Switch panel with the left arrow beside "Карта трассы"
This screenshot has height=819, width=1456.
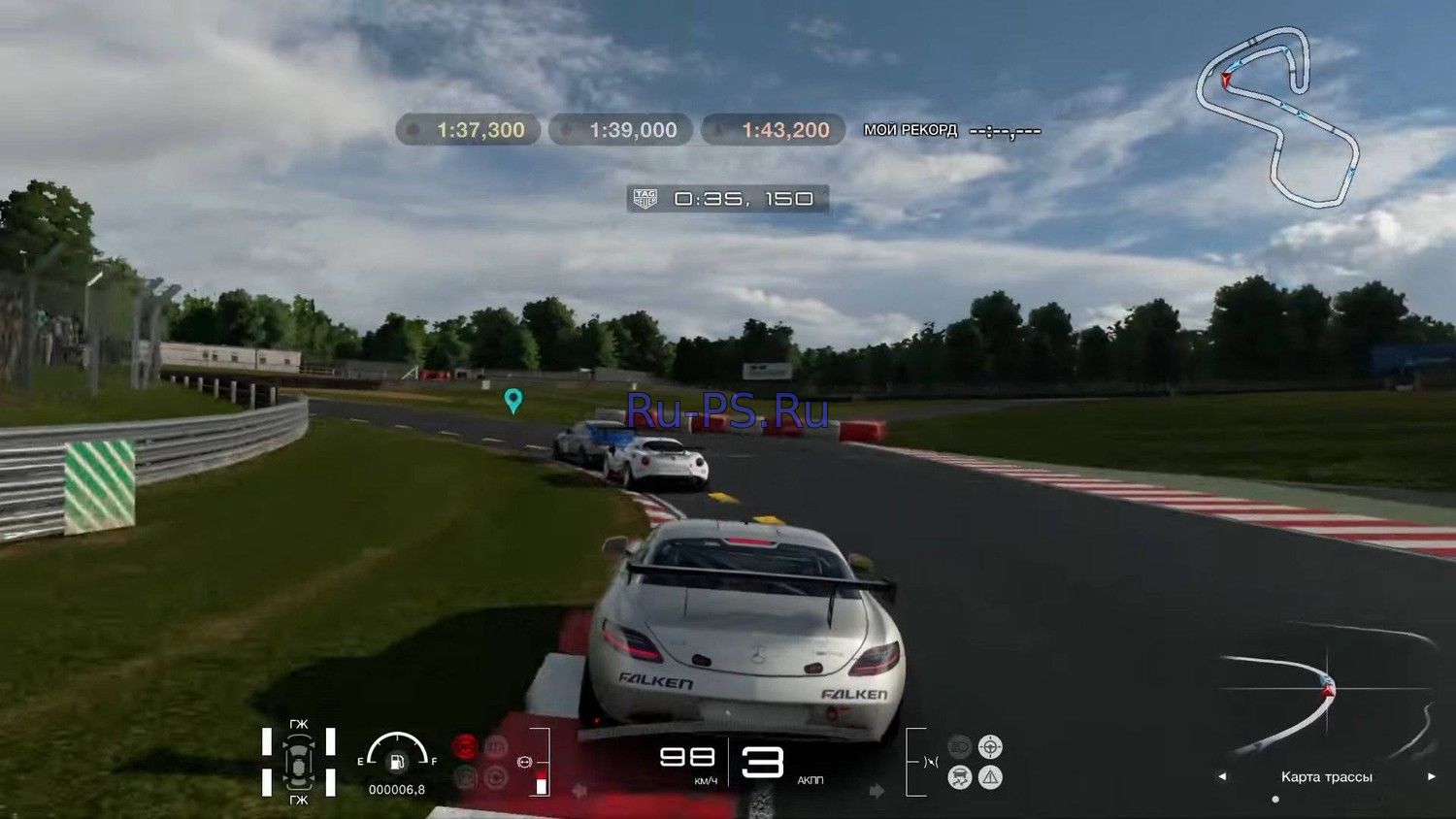(1222, 776)
